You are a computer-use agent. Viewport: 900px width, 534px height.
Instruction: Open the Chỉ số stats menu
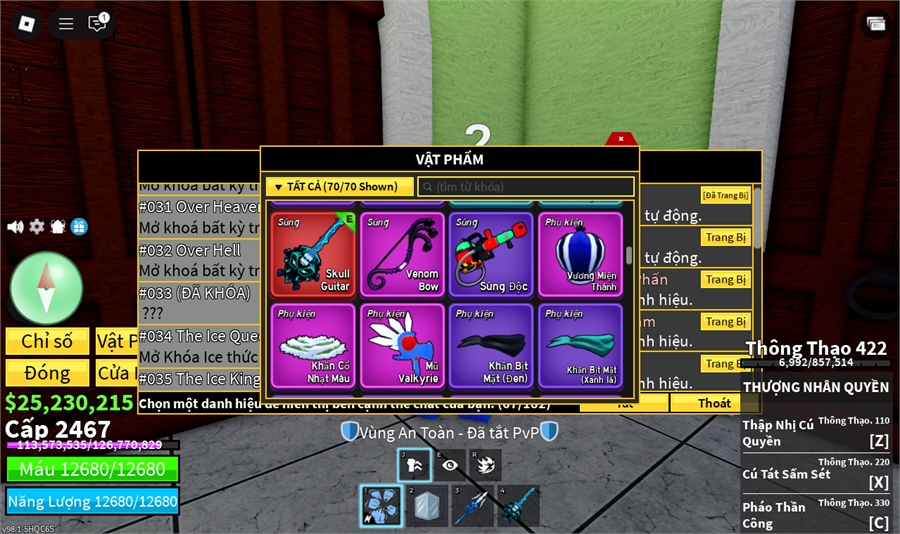(47, 341)
